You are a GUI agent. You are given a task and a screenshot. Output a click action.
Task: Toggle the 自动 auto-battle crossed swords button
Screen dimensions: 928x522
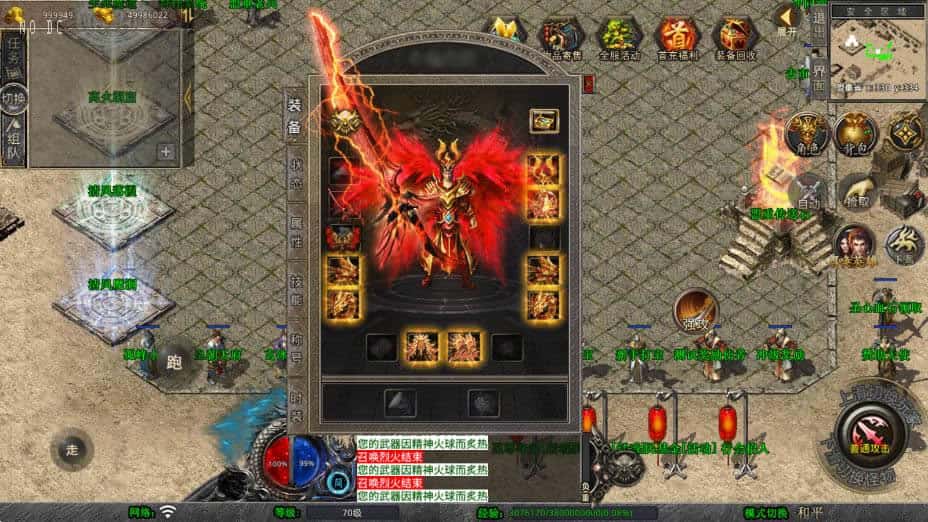[810, 193]
